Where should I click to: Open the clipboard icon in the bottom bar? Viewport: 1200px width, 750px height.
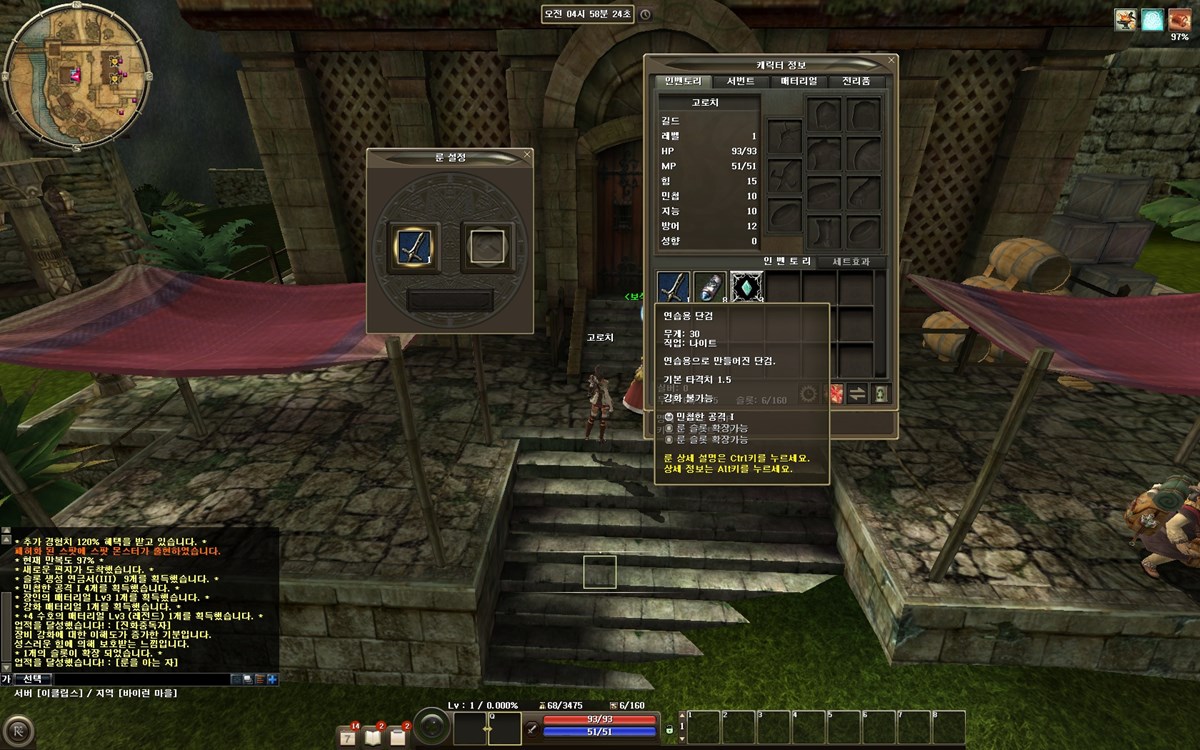(x=398, y=737)
